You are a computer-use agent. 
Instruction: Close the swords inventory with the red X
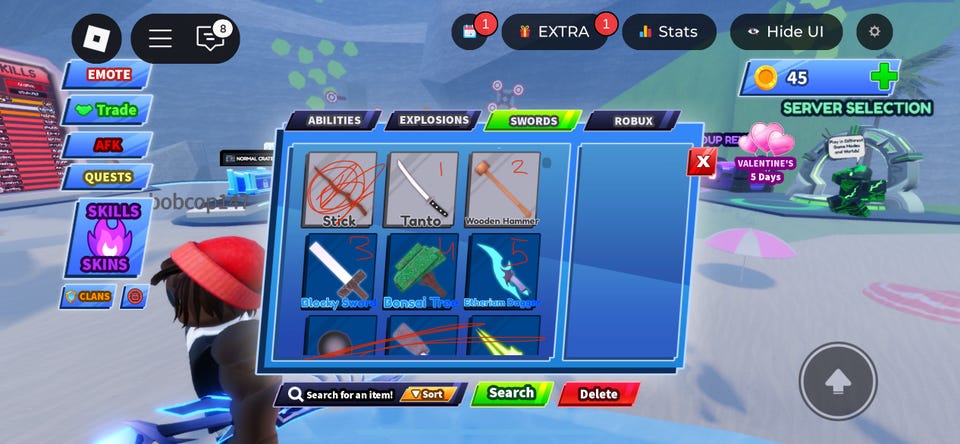703,161
